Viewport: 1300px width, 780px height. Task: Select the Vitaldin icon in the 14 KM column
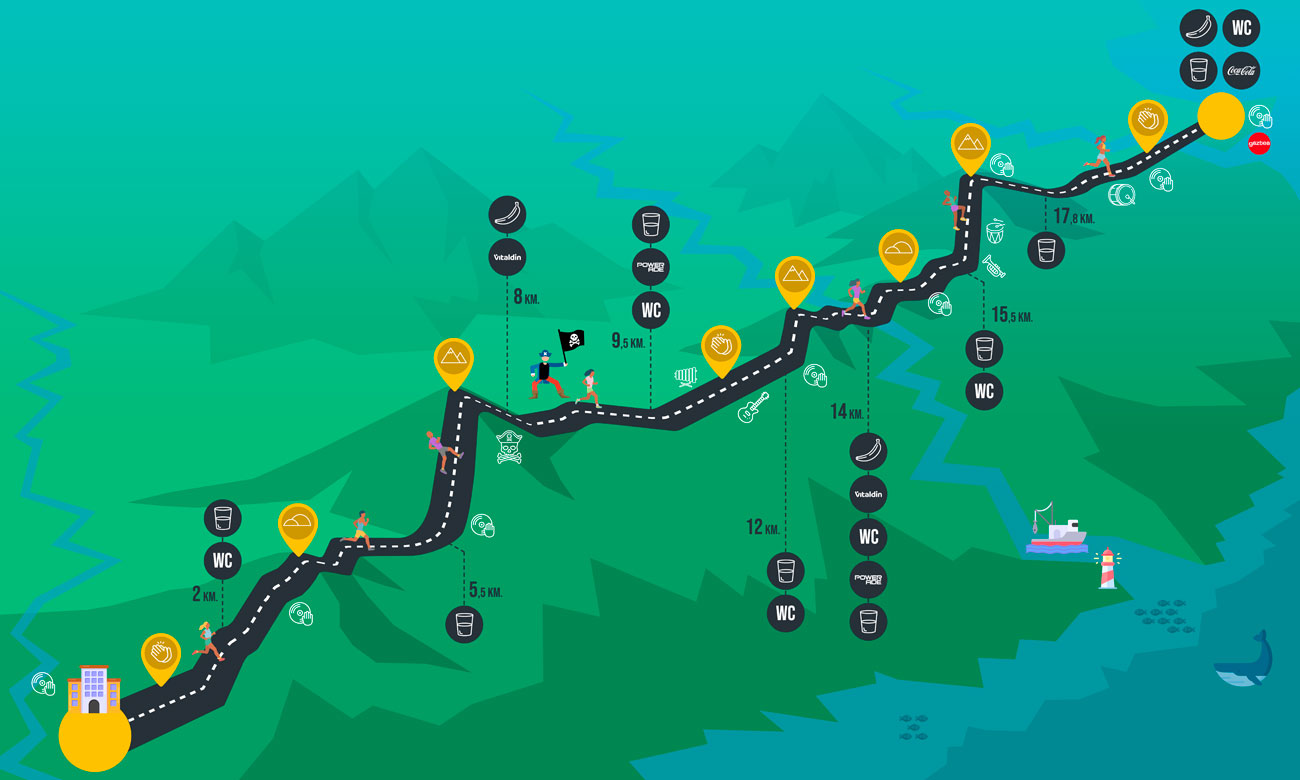pyautogui.click(x=868, y=494)
